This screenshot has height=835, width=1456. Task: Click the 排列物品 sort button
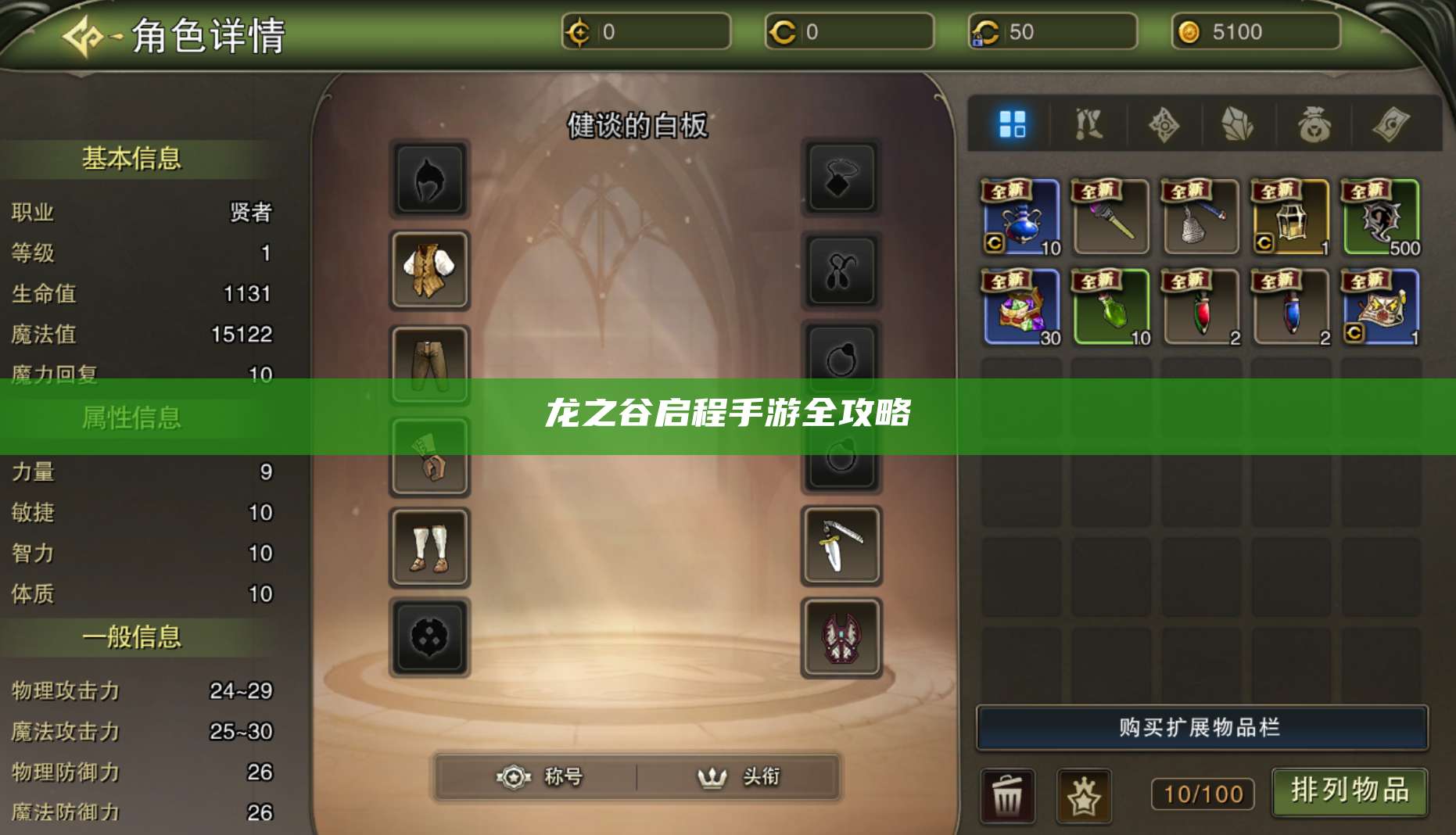point(1347,791)
